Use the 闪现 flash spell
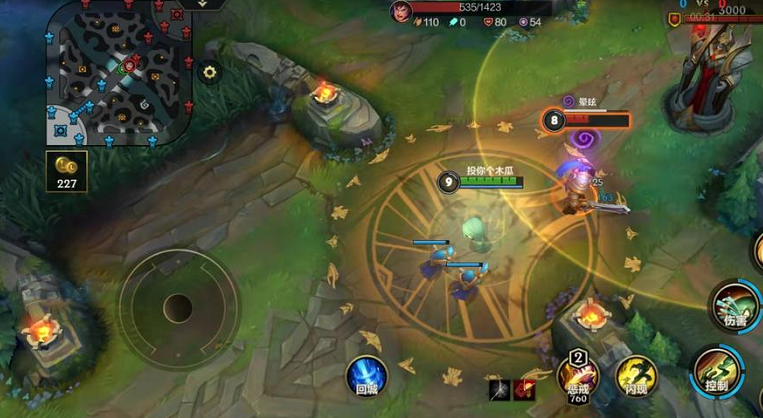The width and height of the screenshot is (763, 418). pos(634,377)
